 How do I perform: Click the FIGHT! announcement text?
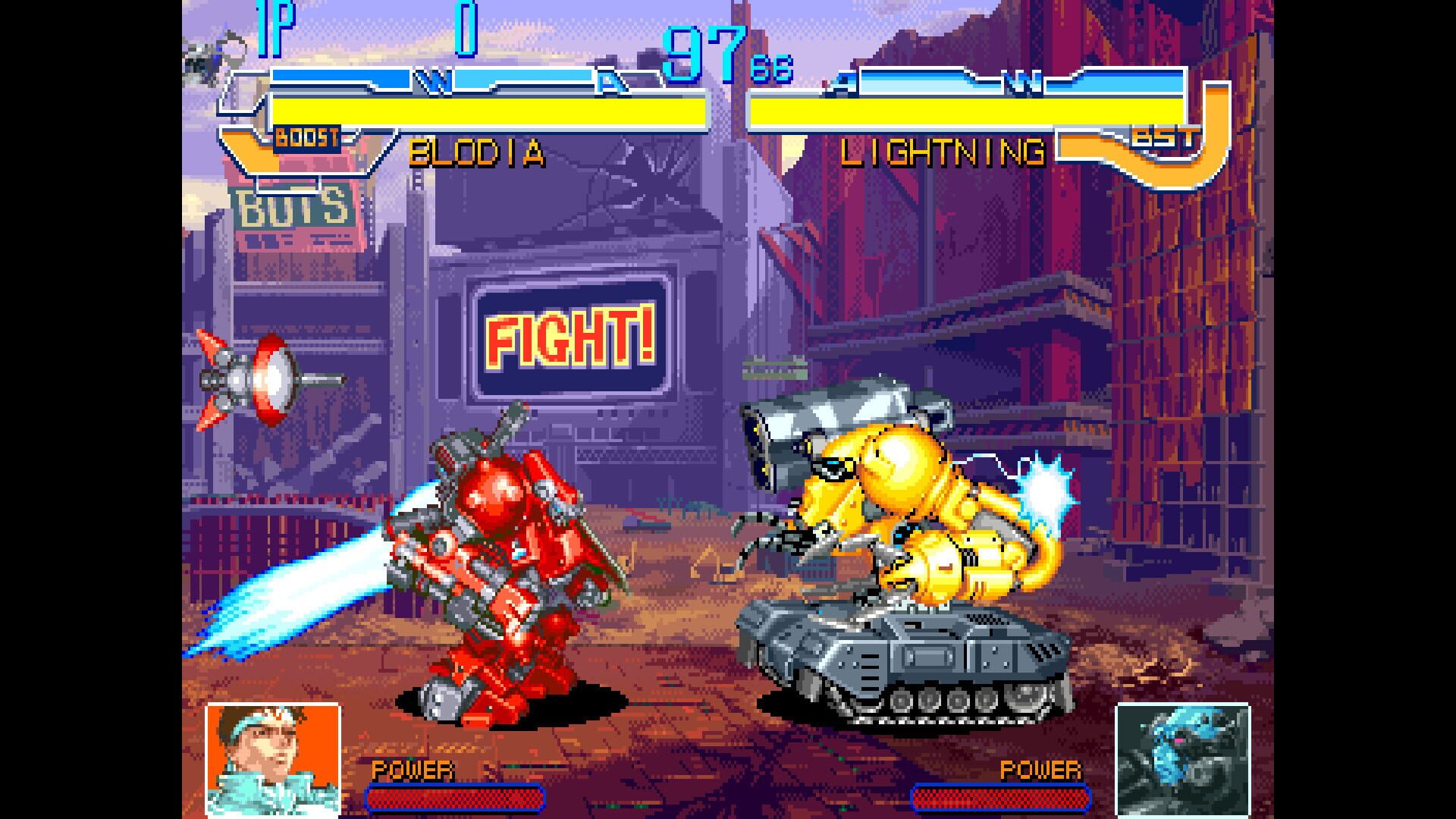coord(570,339)
